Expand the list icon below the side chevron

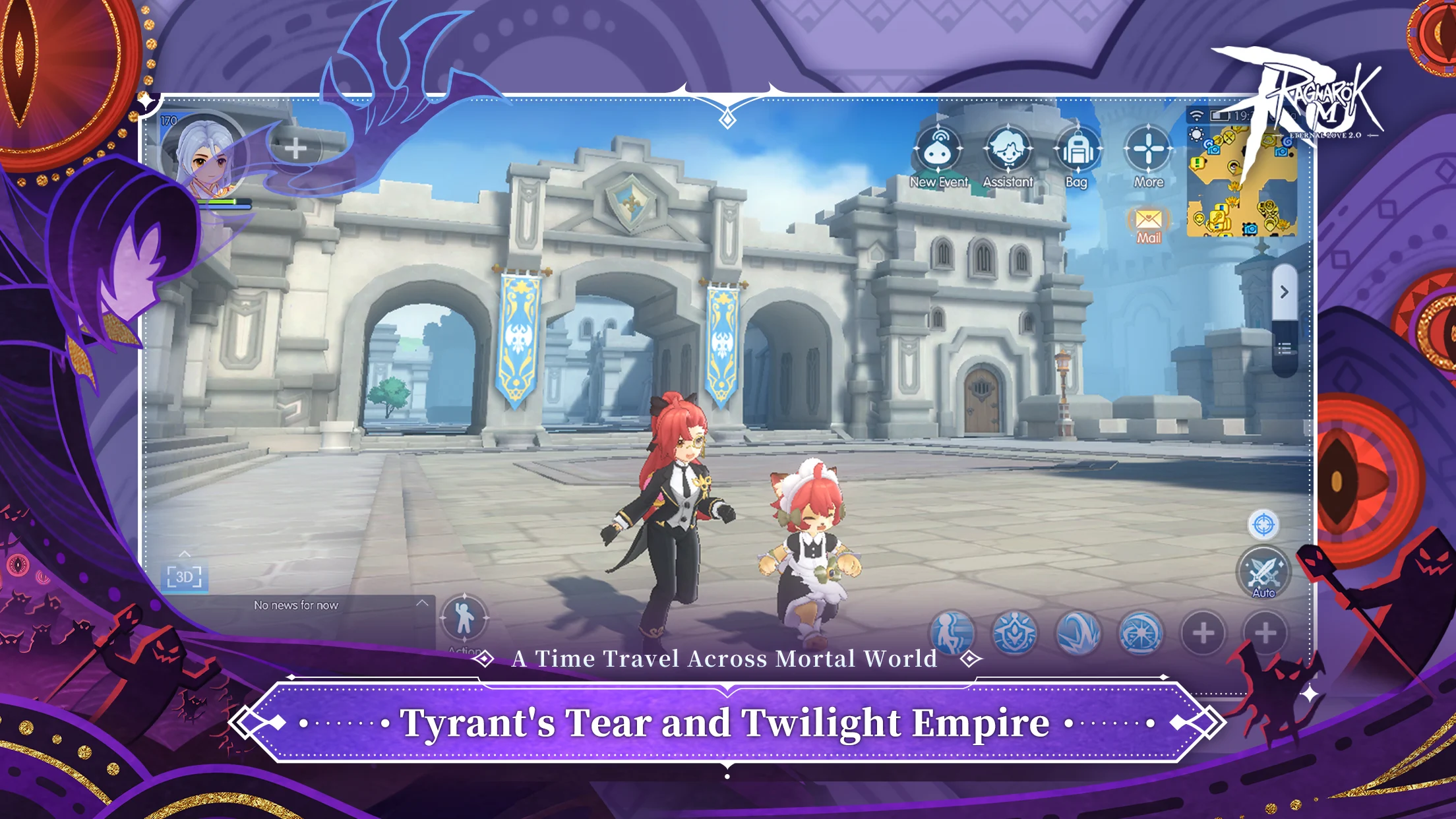(x=1285, y=349)
